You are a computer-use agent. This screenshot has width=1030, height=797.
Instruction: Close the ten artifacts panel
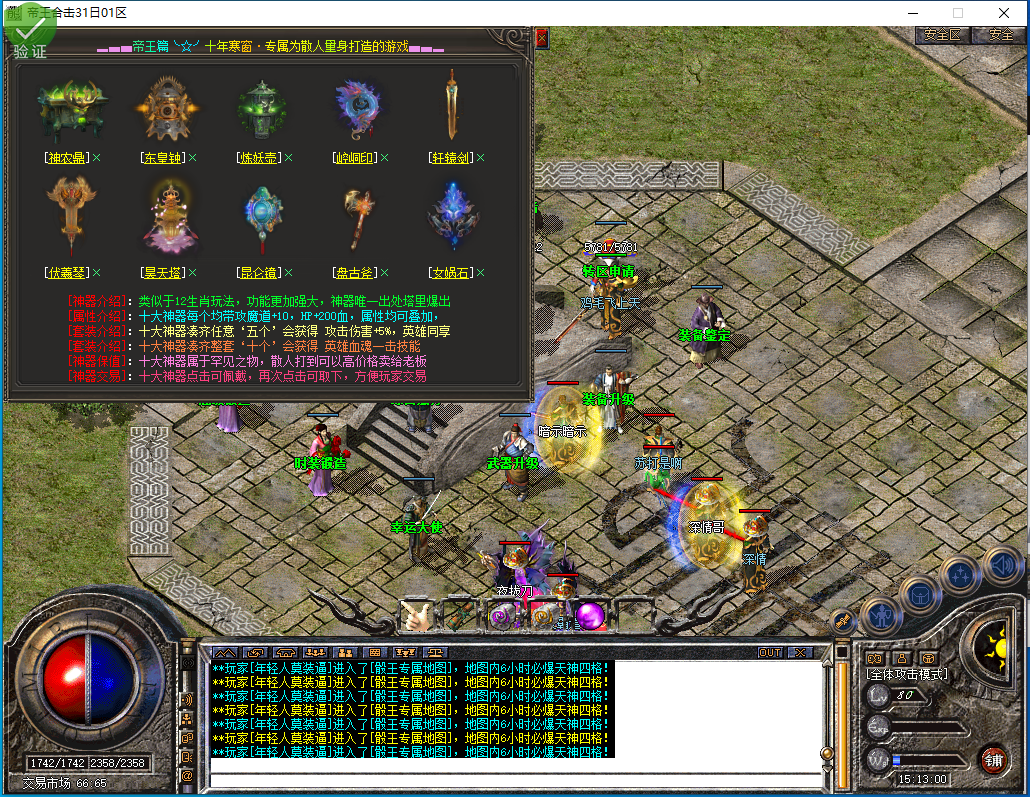pos(542,38)
